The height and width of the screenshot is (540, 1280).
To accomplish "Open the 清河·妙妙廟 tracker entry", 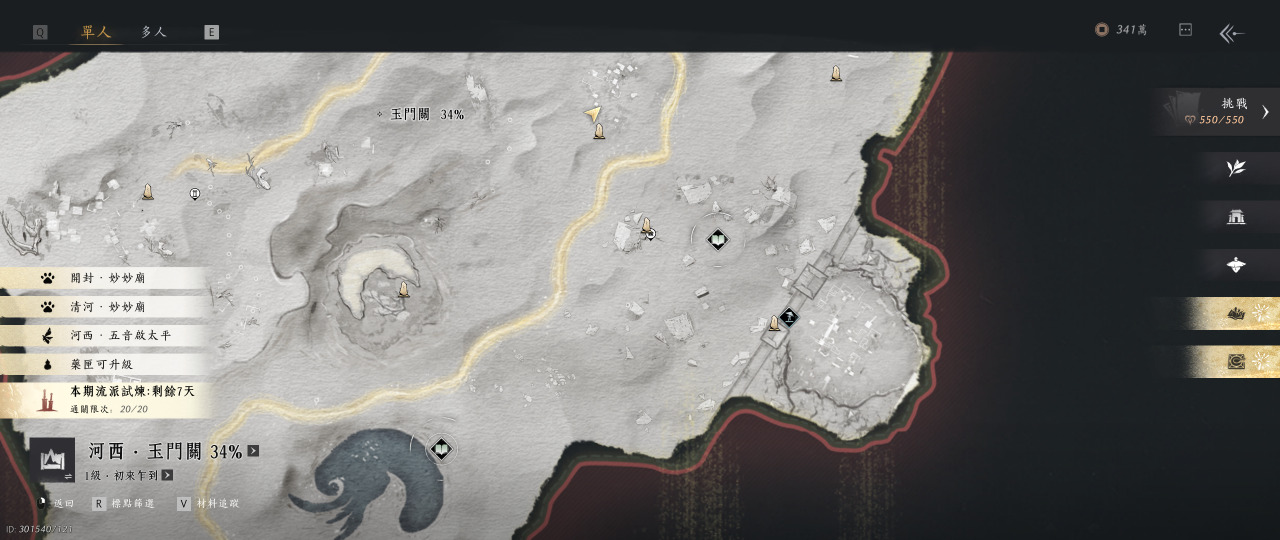I will [x=106, y=307].
